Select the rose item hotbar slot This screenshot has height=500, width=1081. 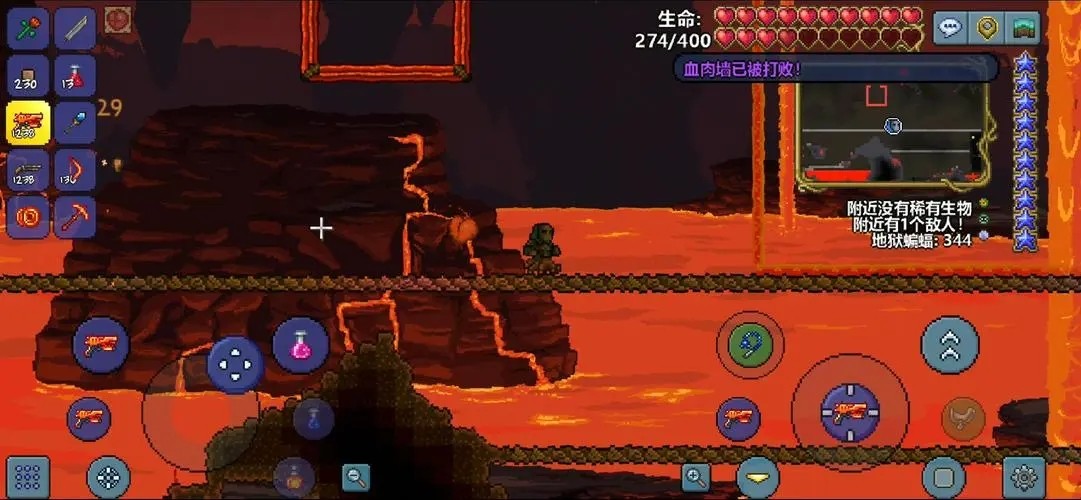[x=28, y=27]
